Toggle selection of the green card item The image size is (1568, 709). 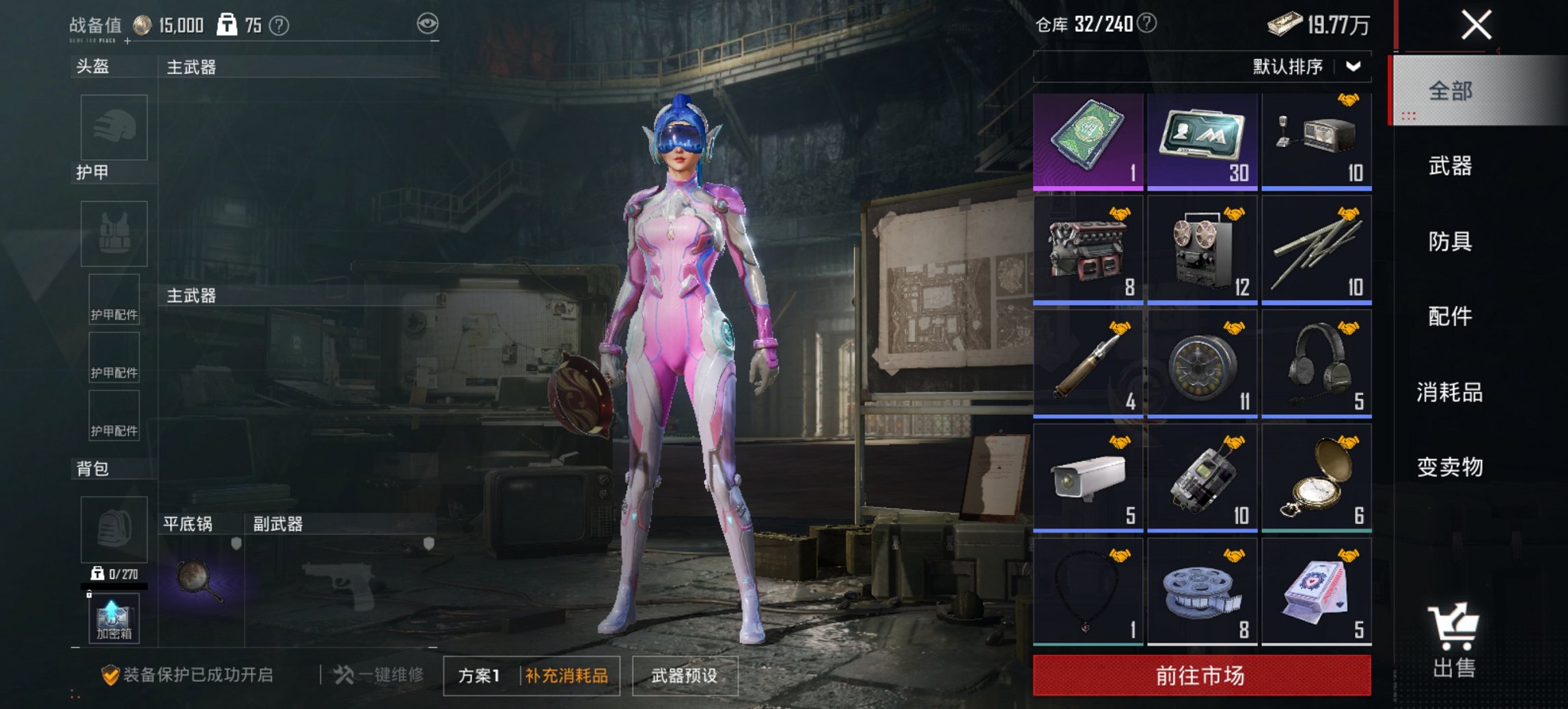tap(1089, 139)
